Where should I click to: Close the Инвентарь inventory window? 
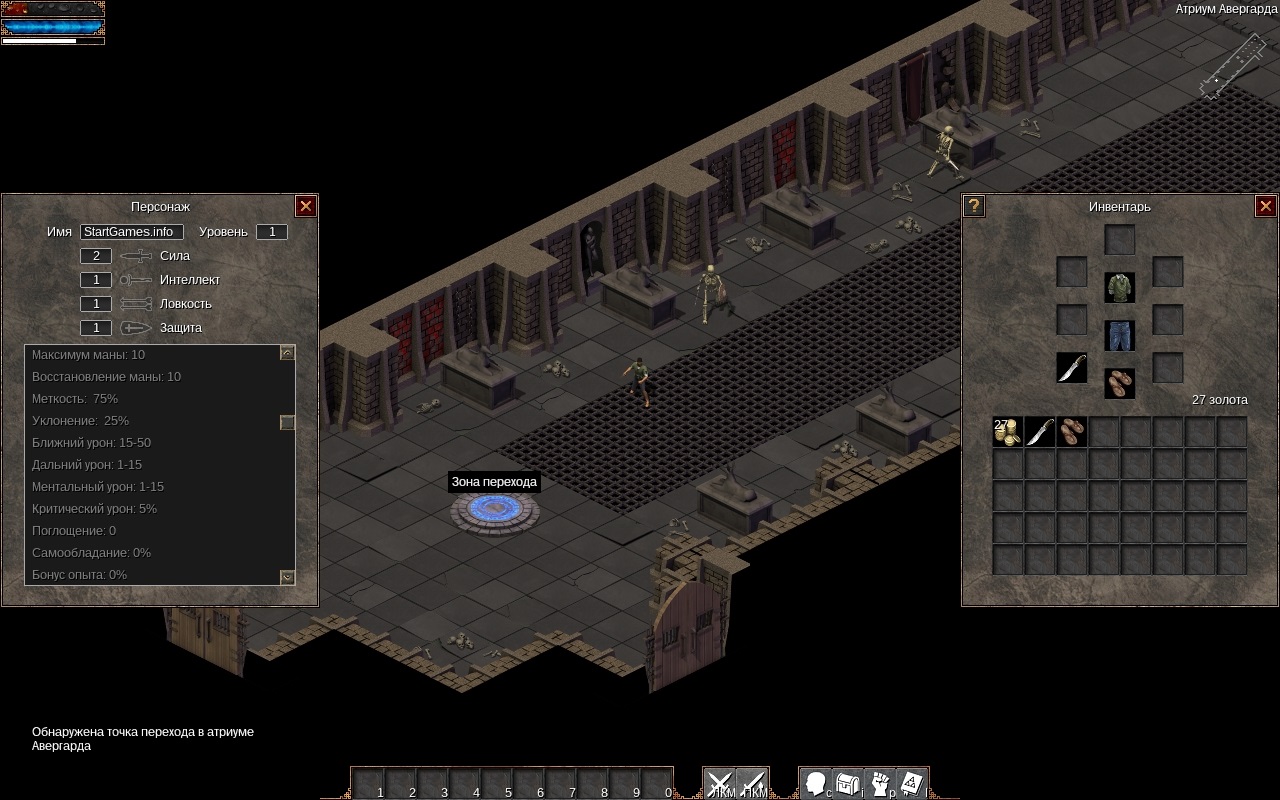tap(1265, 206)
